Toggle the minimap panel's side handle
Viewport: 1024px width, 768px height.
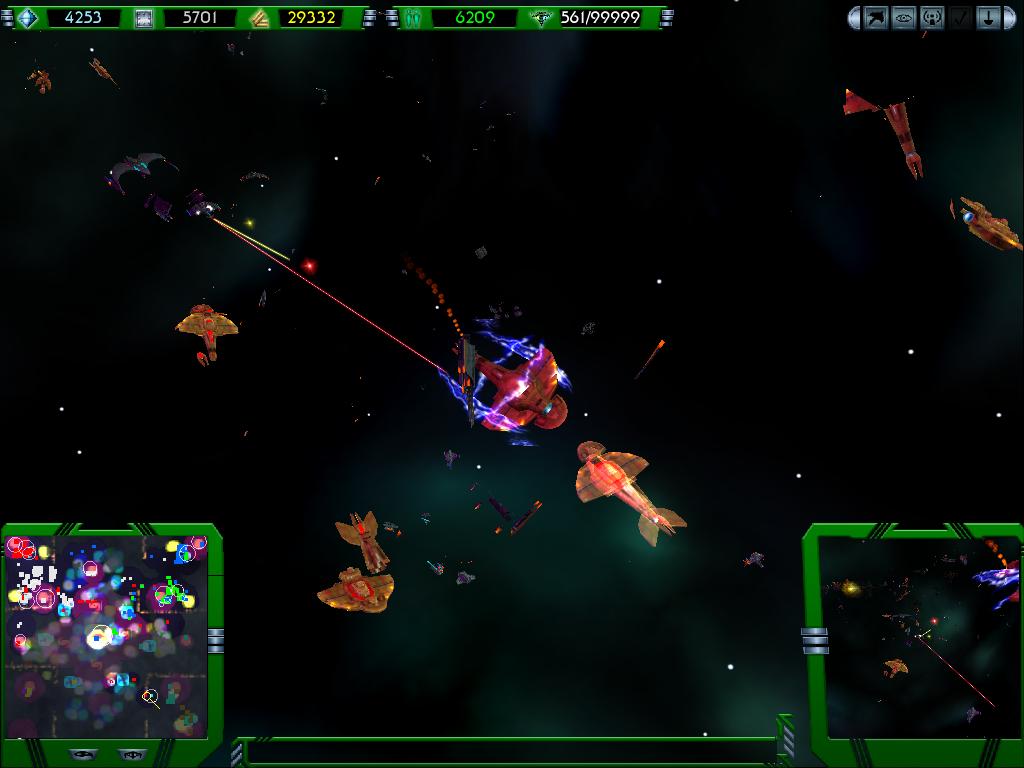pyautogui.click(x=215, y=638)
